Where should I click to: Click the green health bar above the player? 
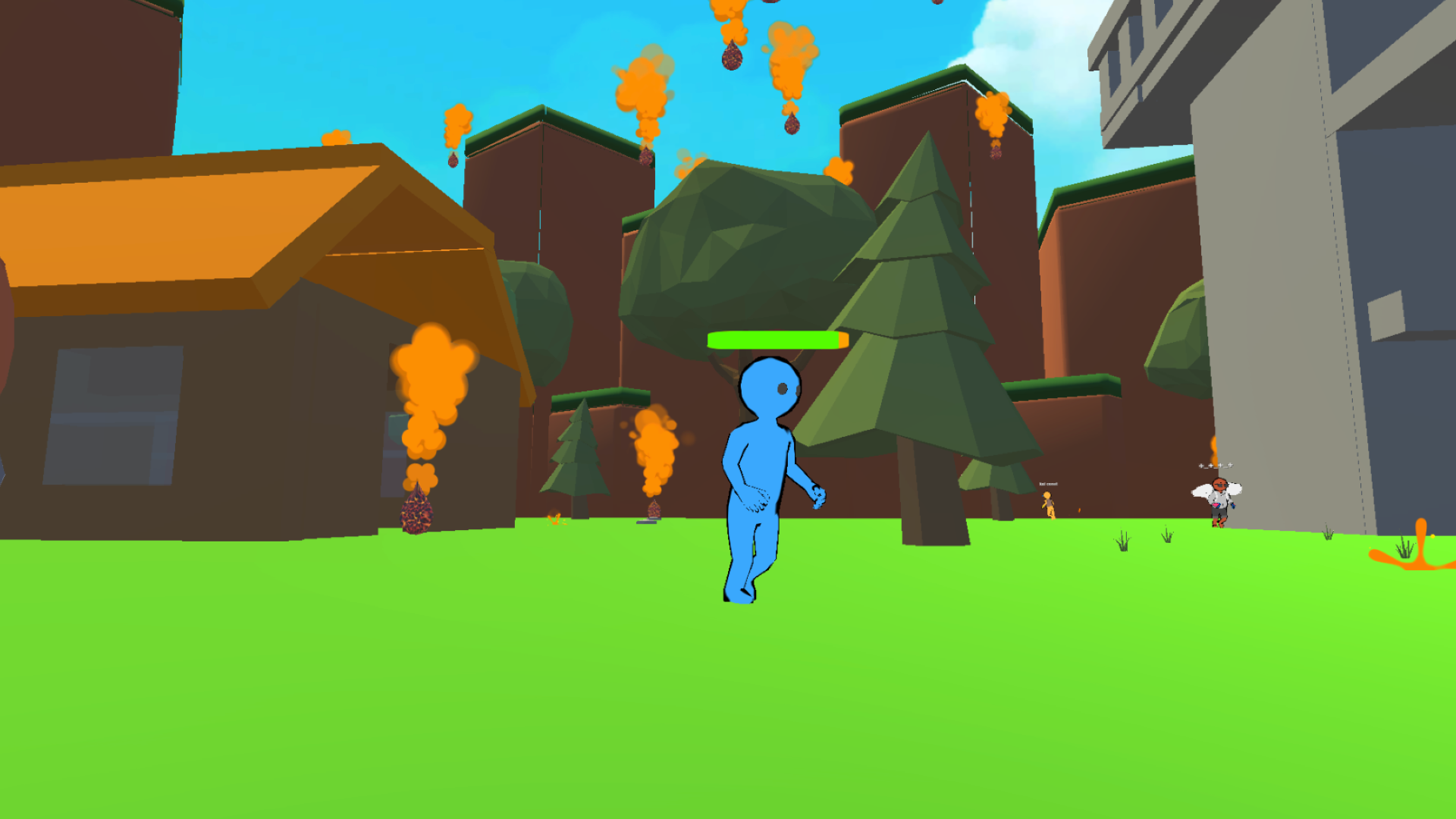tap(775, 341)
